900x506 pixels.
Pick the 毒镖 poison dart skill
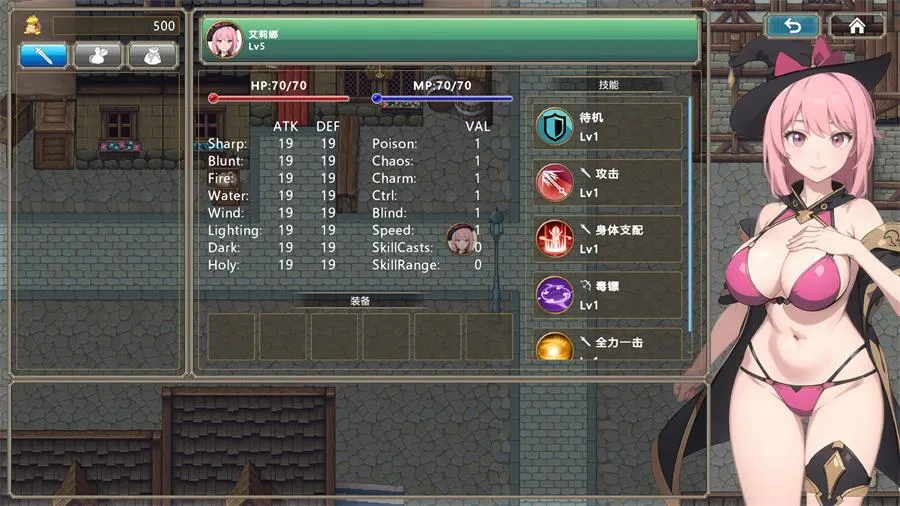click(608, 295)
